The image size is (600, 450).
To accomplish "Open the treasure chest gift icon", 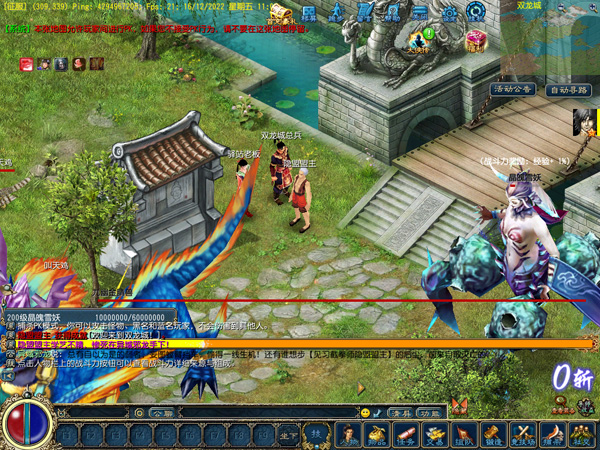I will pos(278,13).
